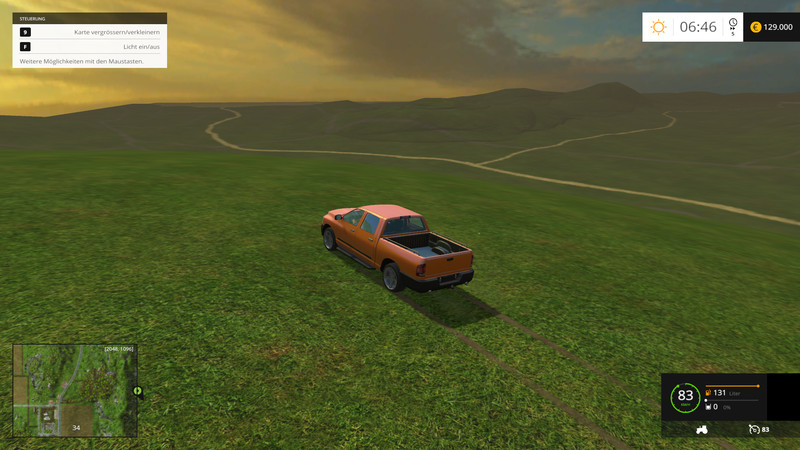This screenshot has width=800, height=450.
Task: Click the sun weather icon
Action: pos(658,27)
